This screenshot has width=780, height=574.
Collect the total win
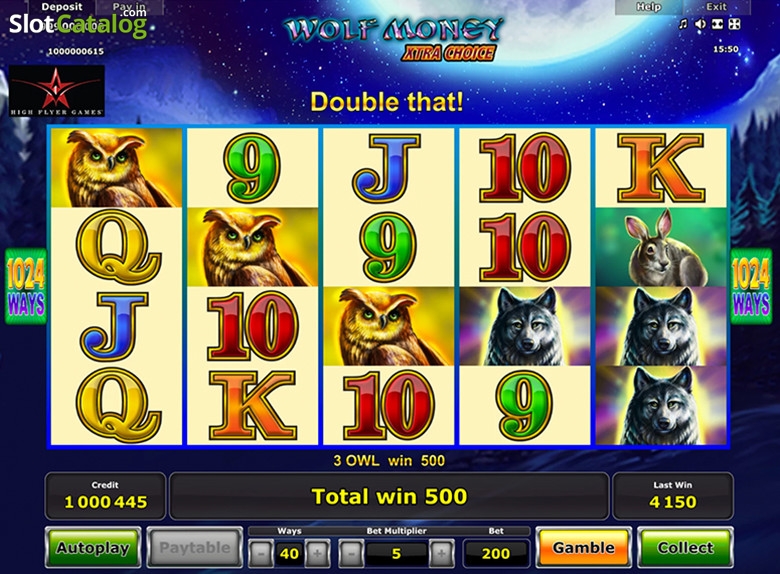tap(685, 548)
